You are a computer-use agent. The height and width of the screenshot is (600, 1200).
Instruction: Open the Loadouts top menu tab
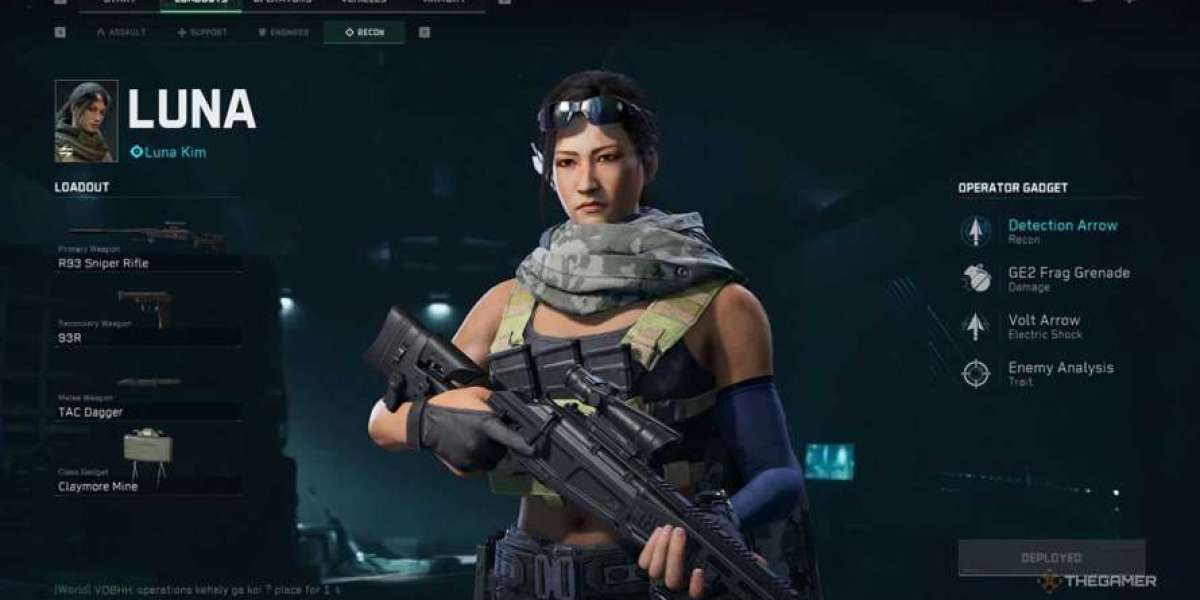pos(200,3)
